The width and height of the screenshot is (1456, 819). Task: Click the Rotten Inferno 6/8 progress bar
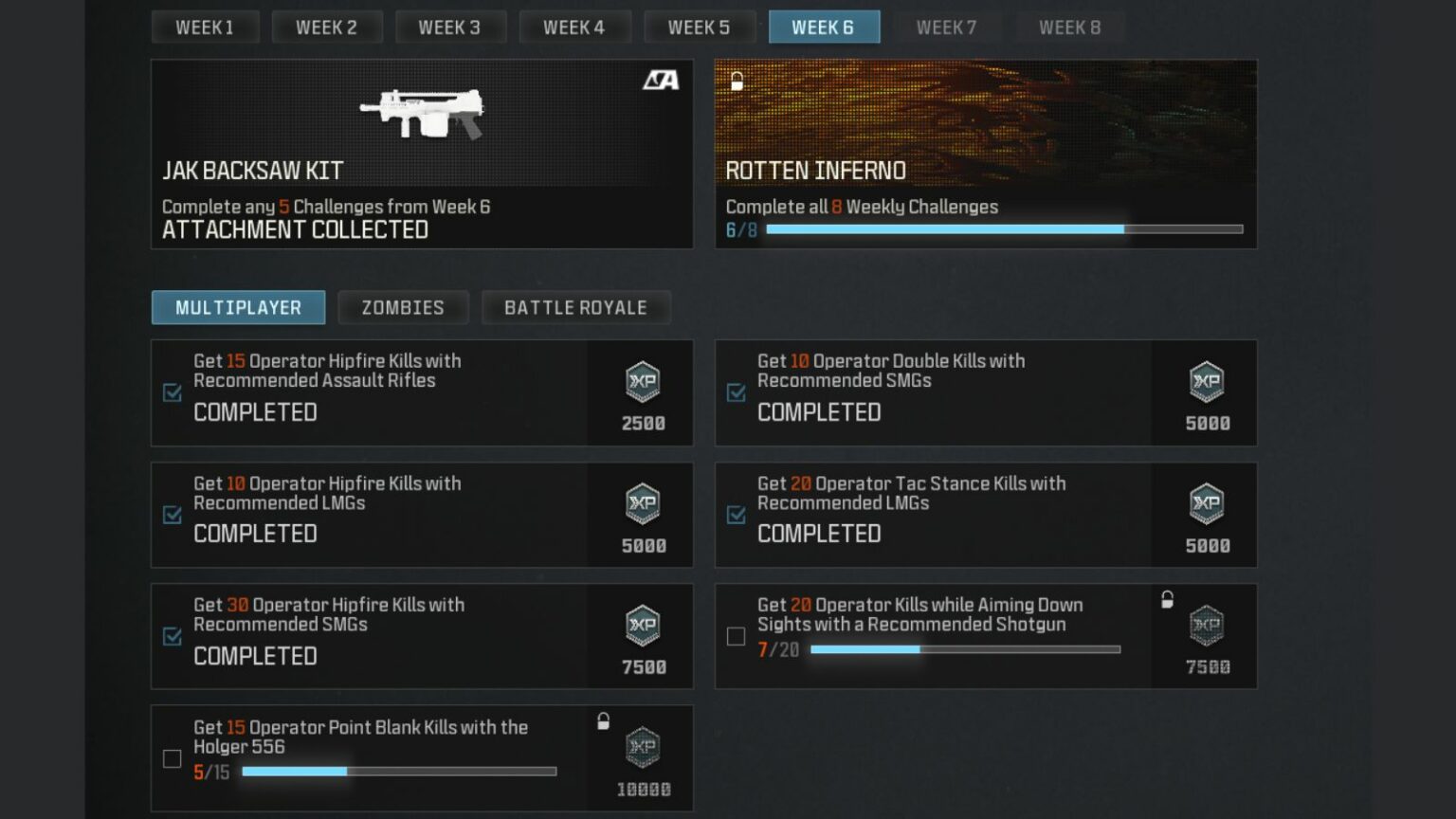click(1005, 228)
